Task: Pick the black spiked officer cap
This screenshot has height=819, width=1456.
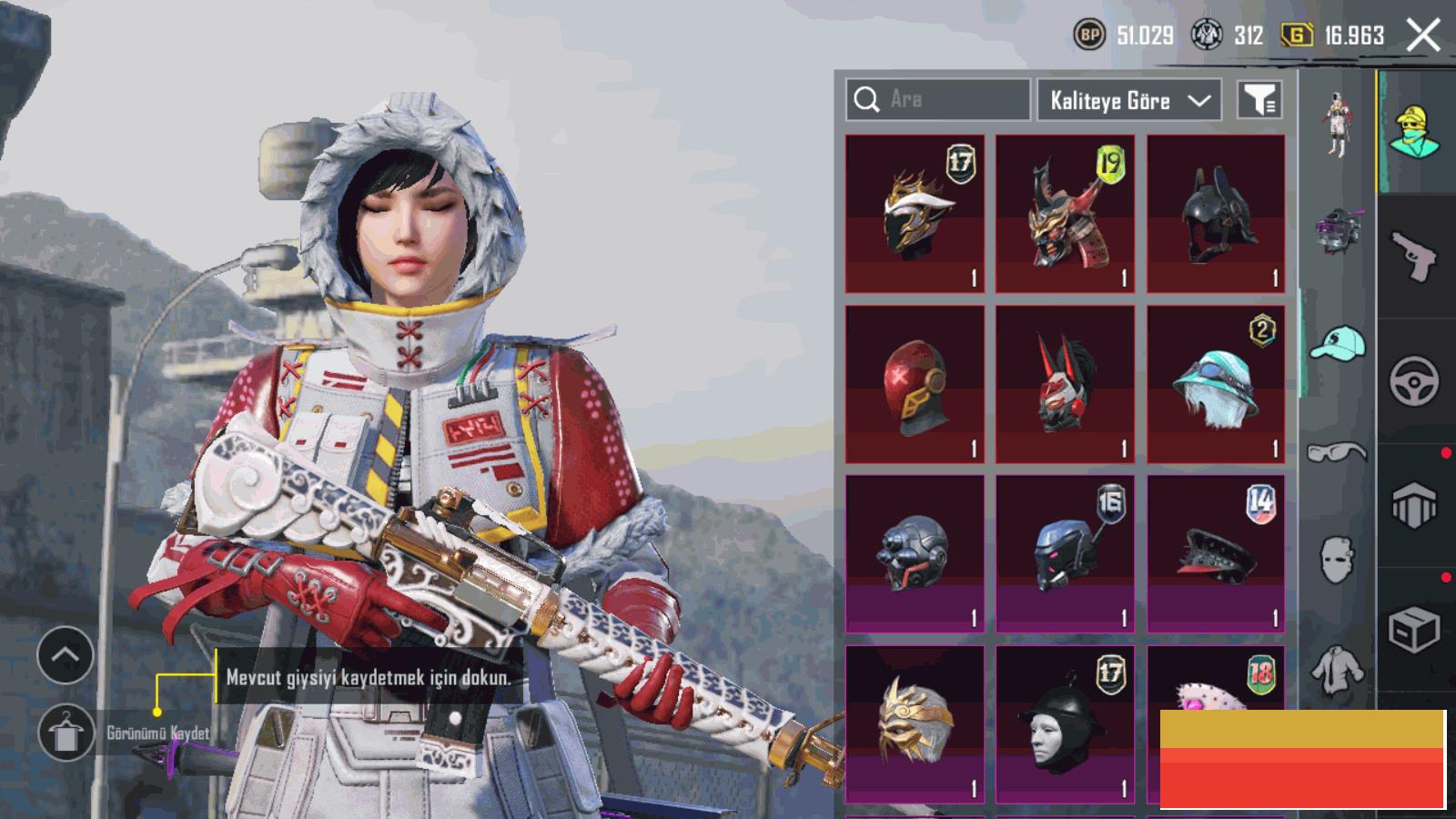Action: click(x=1216, y=553)
